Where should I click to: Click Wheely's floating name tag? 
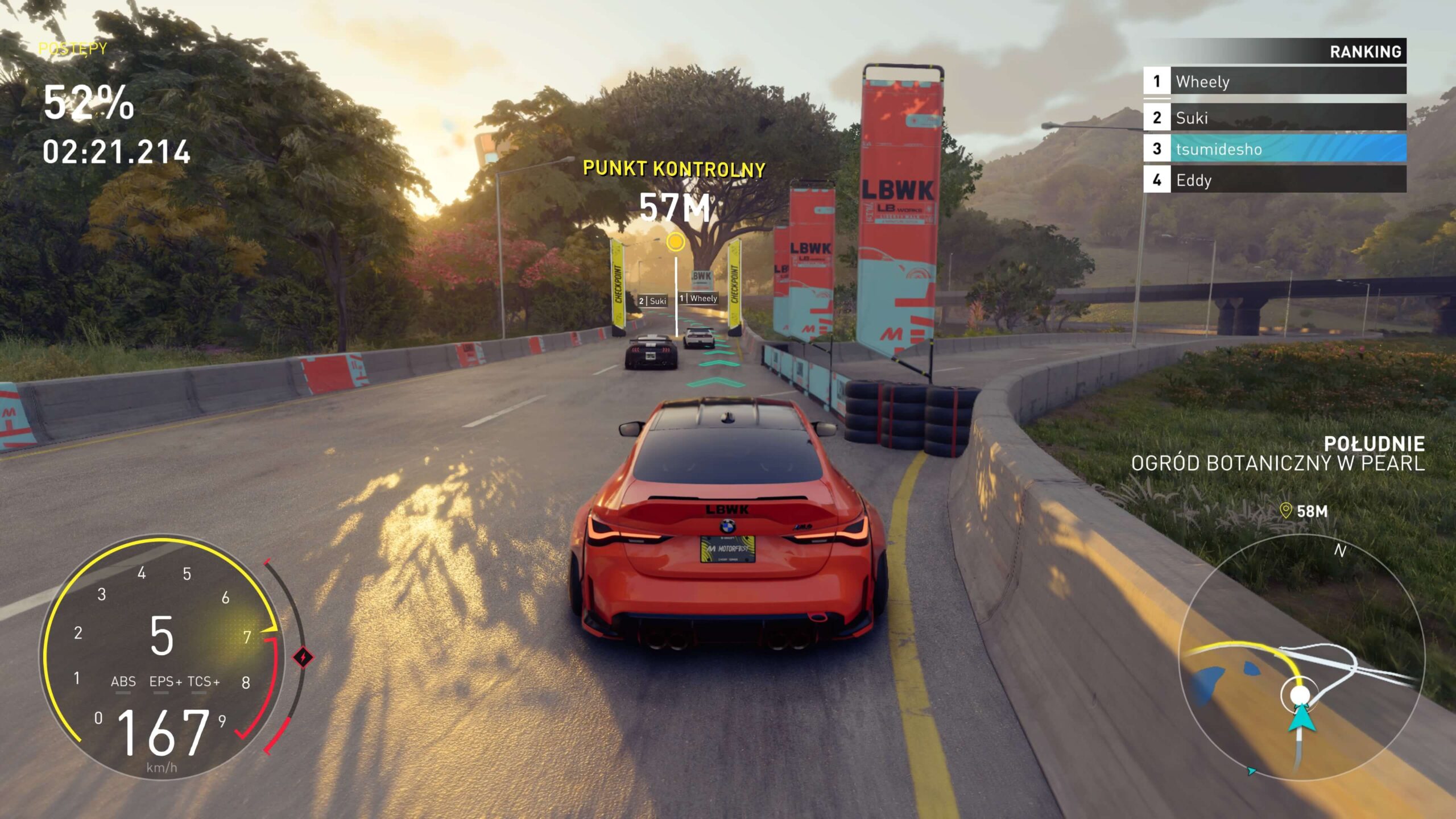[x=698, y=298]
